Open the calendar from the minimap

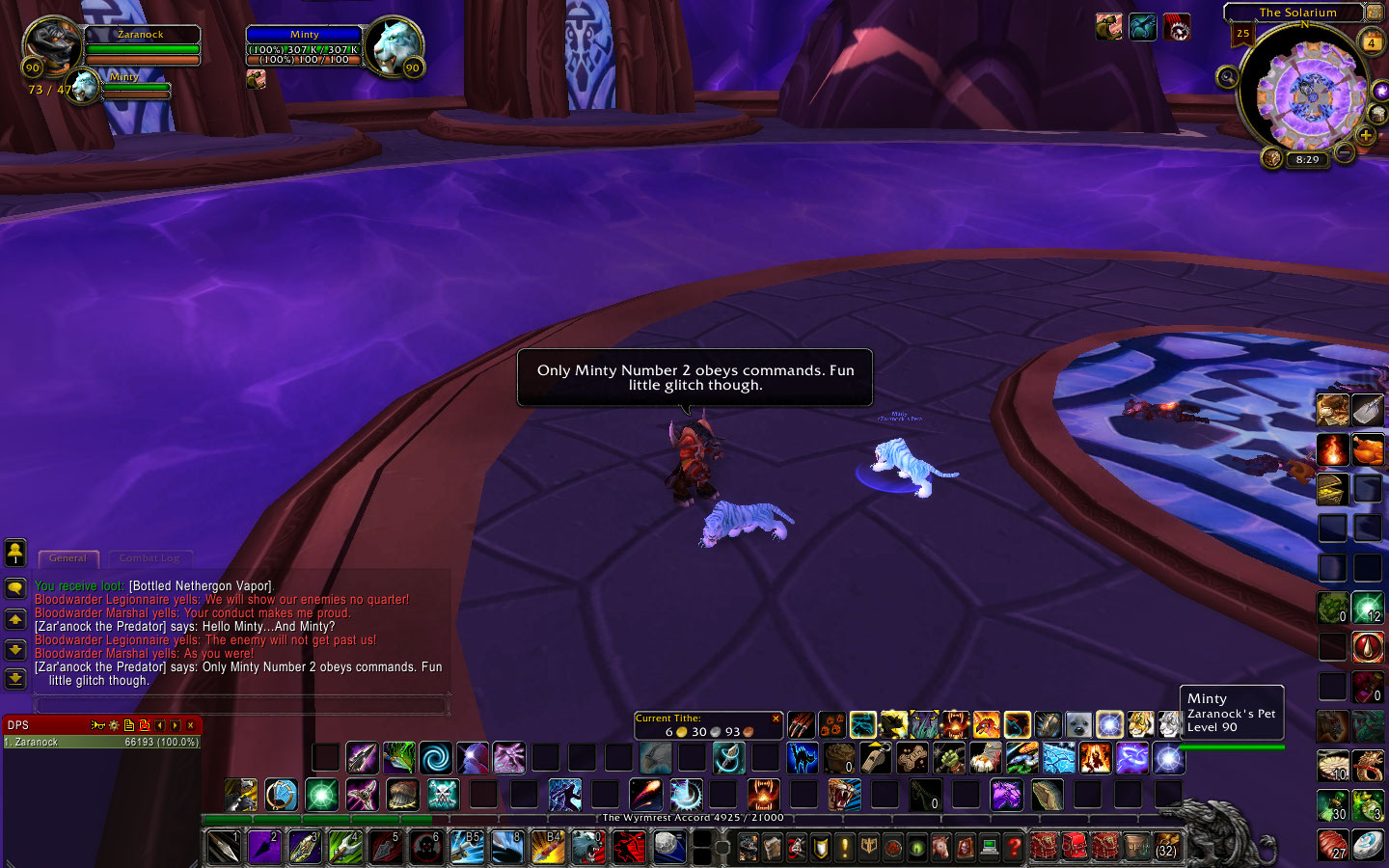point(1372,42)
